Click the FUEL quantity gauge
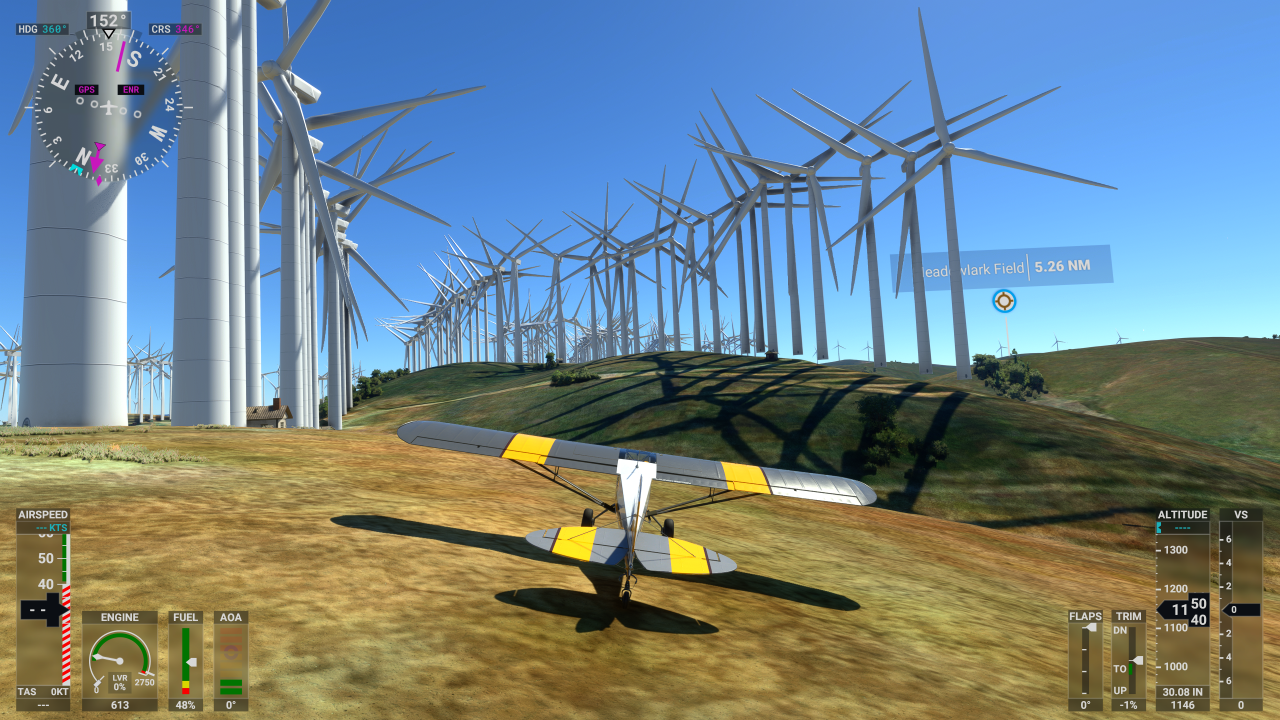The image size is (1280, 720). pos(186,660)
